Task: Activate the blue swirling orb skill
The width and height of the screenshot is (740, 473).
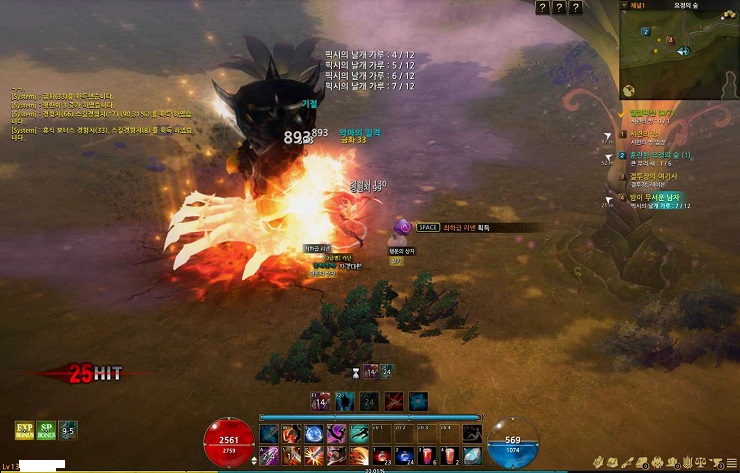Action: (x=313, y=435)
